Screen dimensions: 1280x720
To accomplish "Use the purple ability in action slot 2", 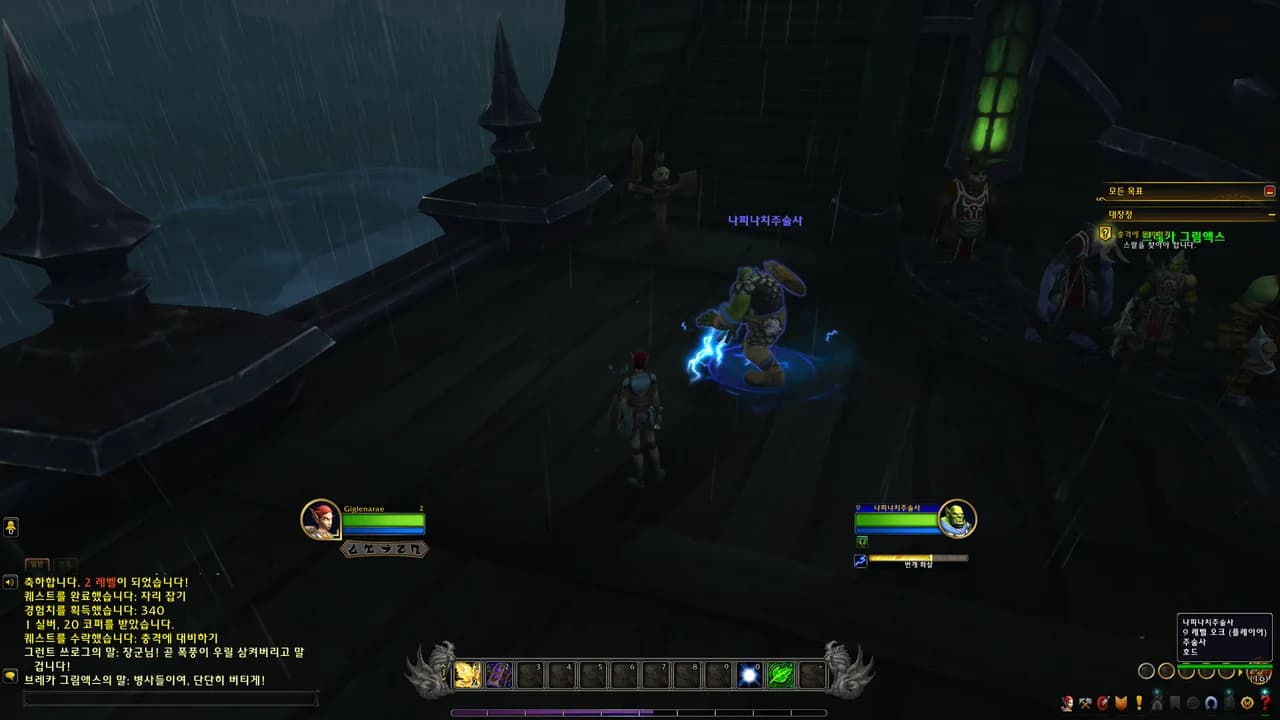I will (499, 675).
